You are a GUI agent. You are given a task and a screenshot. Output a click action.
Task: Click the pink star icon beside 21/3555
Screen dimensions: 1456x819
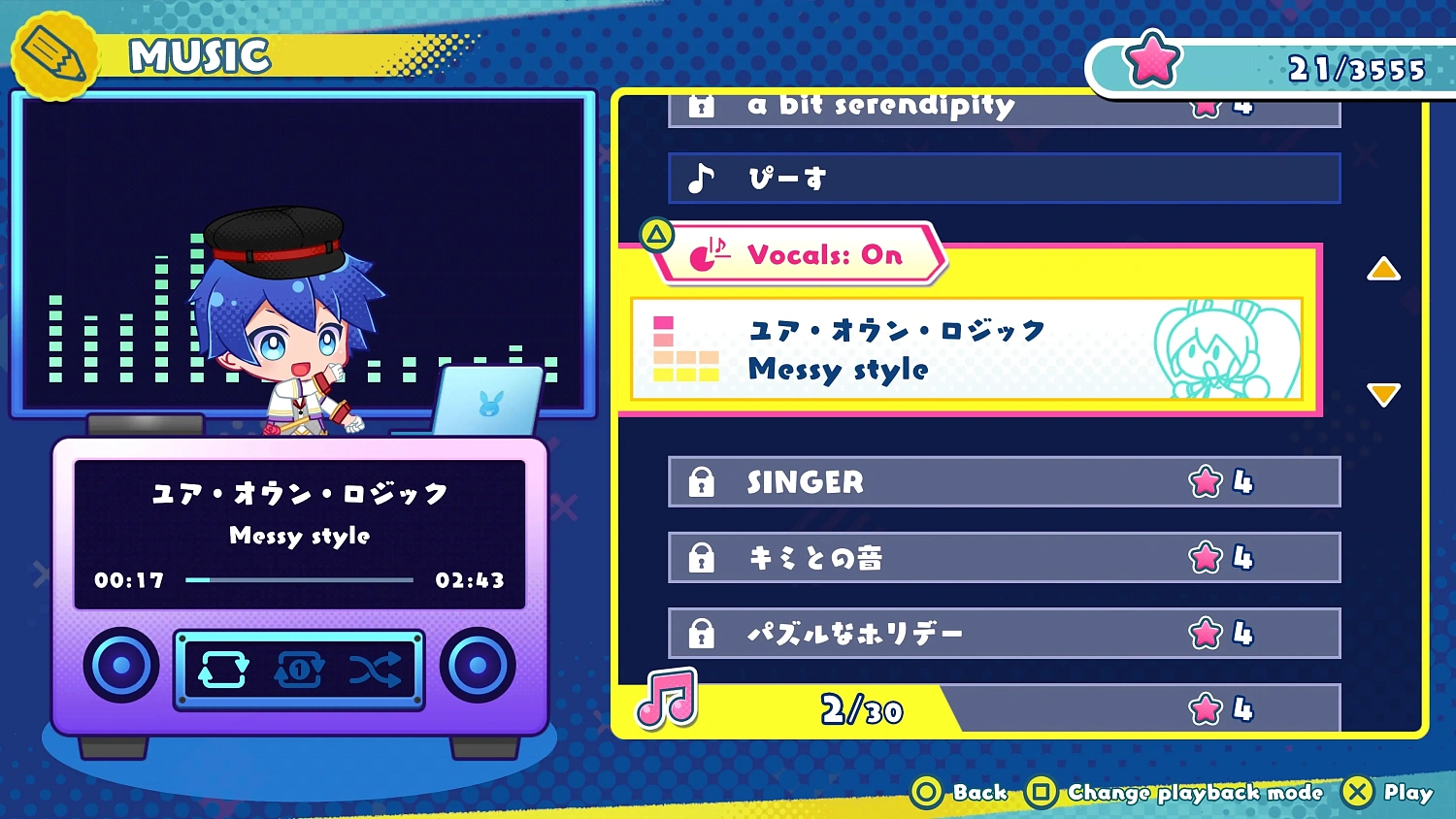click(x=1150, y=58)
